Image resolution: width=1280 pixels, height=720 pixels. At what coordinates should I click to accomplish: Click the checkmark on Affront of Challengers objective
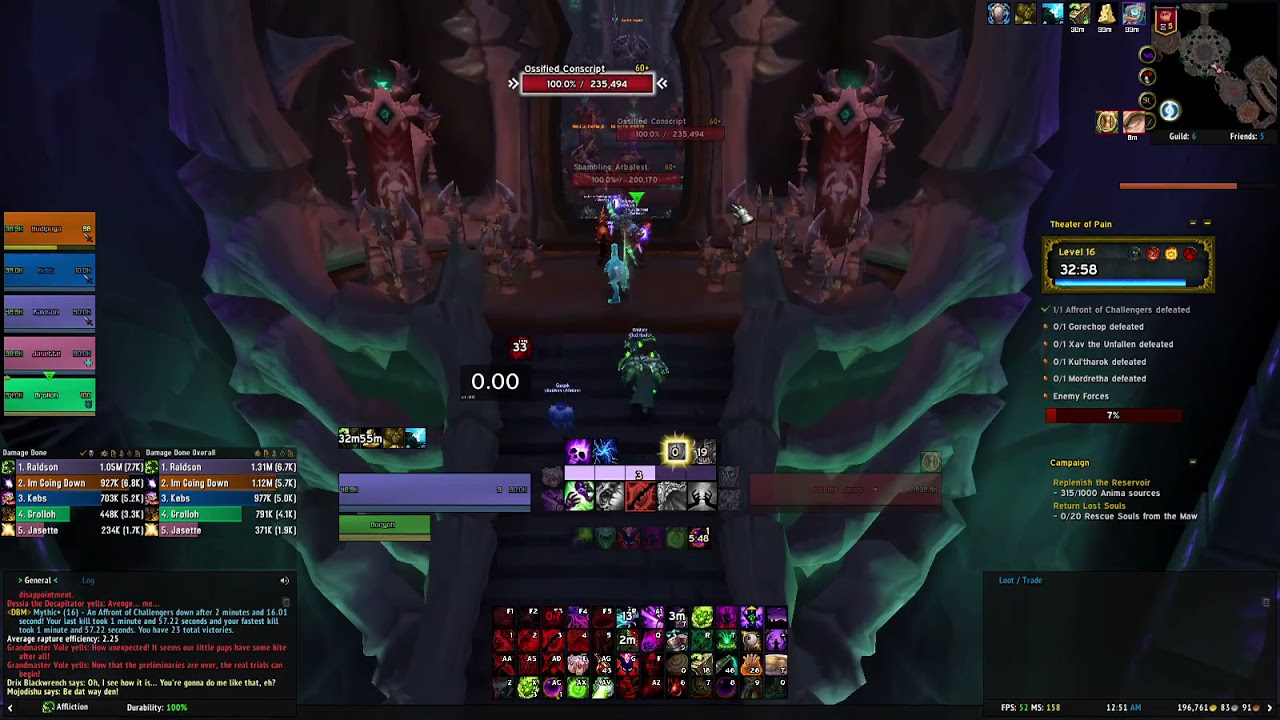point(1043,310)
